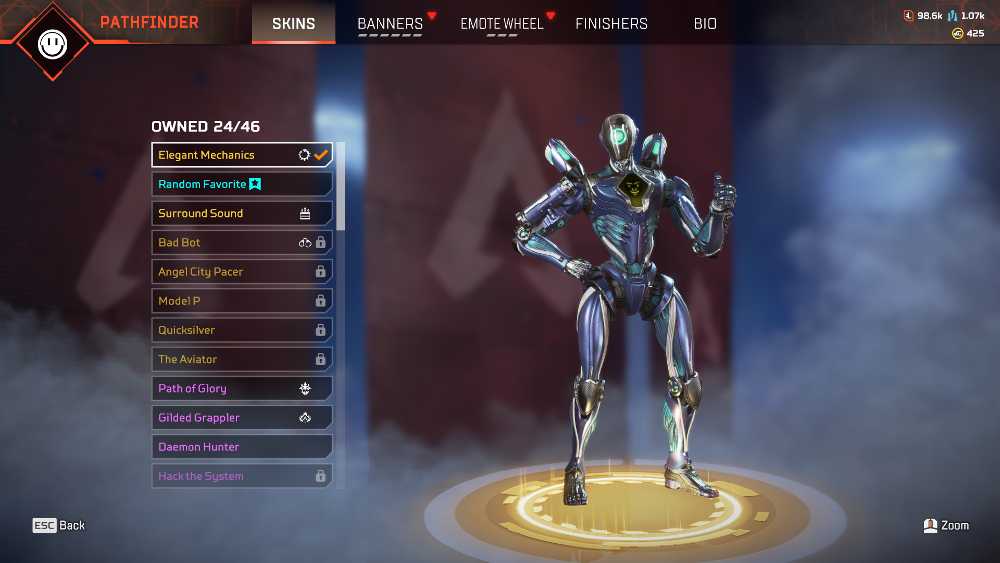Screen dimensions: 1000x563
Task: Open the Banners tab
Action: click(x=390, y=24)
